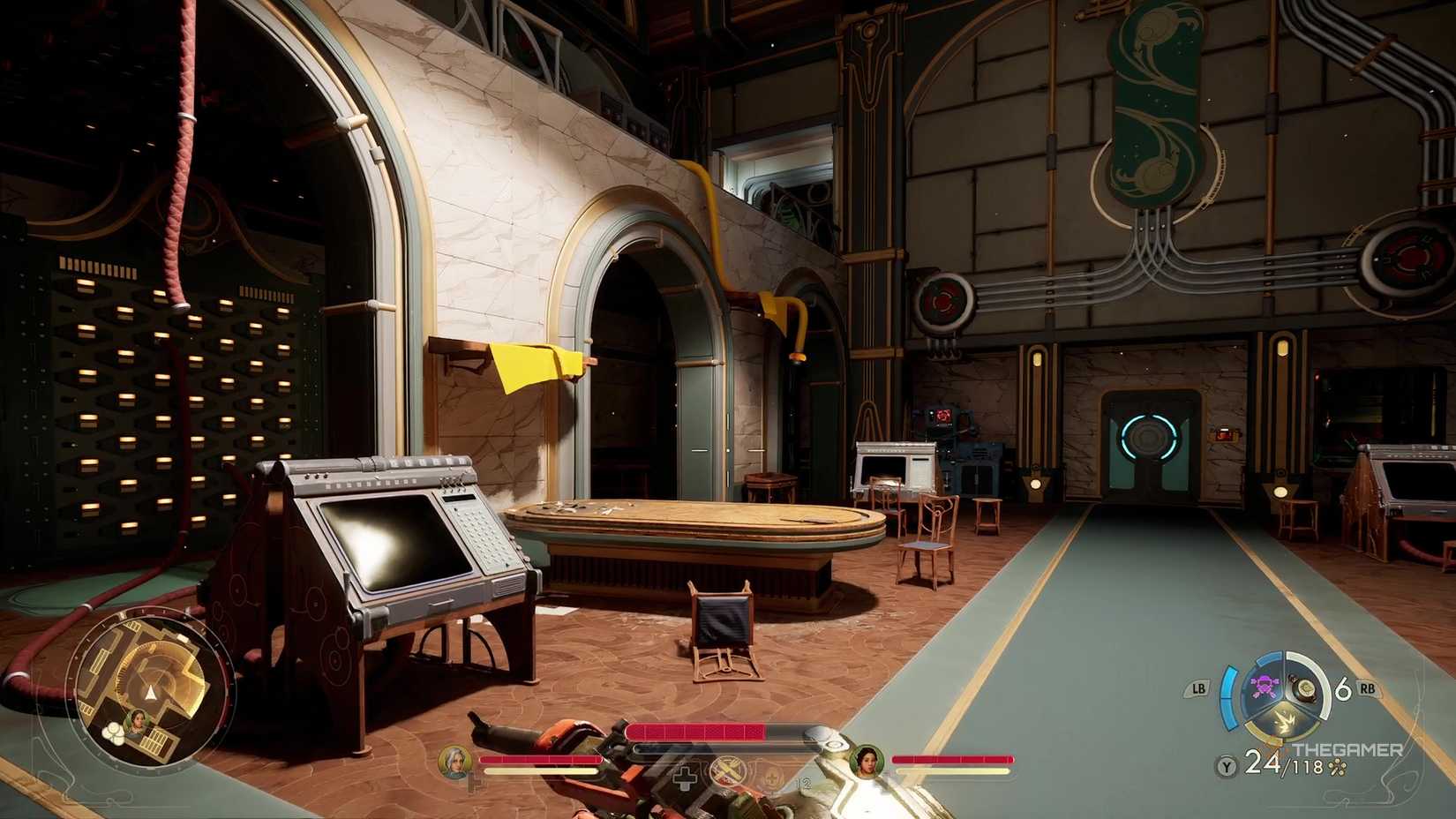Image resolution: width=1456 pixels, height=819 pixels.
Task: Click the ammo pile icon next to 118
Action: click(x=1337, y=768)
